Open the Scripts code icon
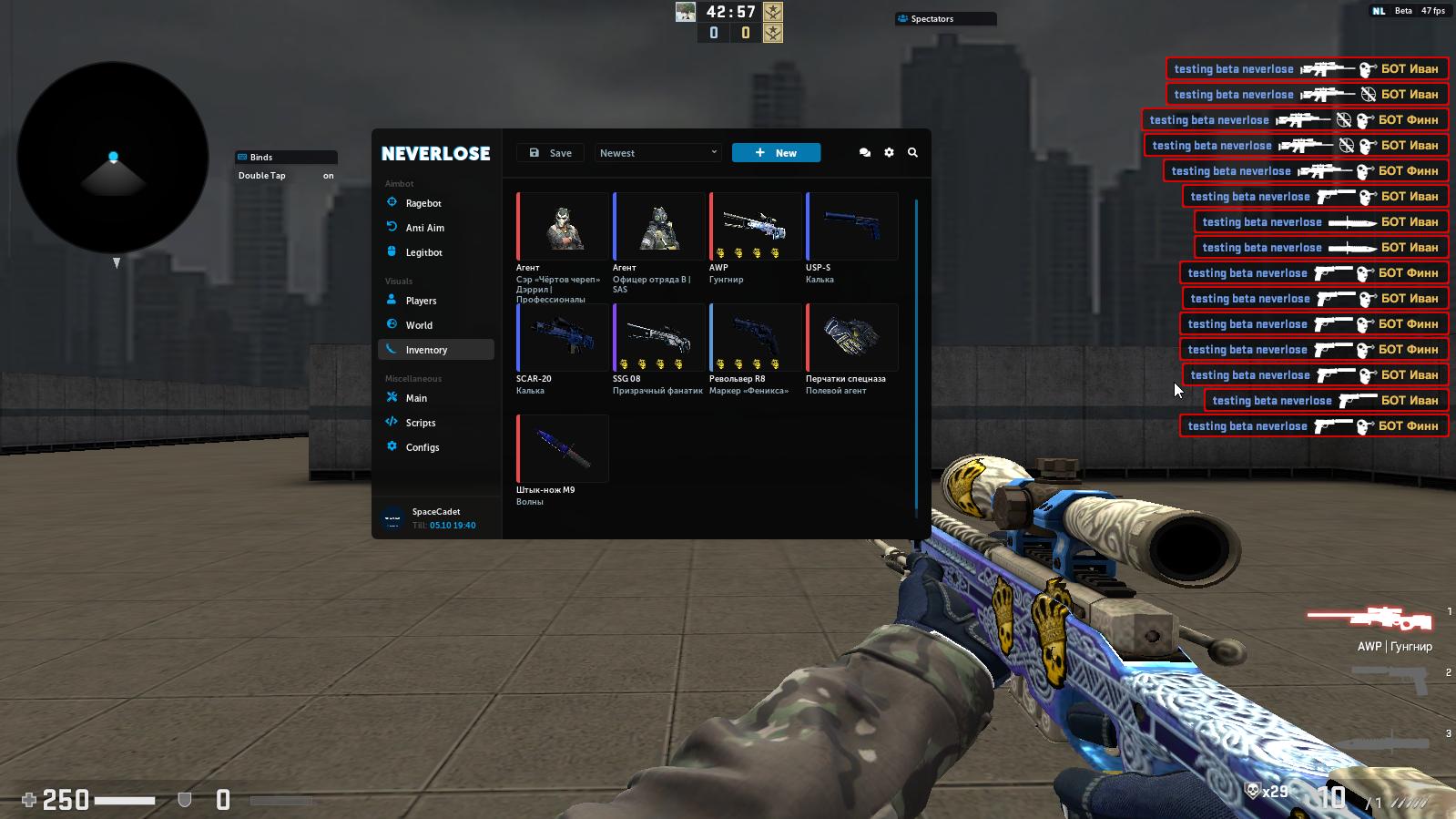 point(392,422)
